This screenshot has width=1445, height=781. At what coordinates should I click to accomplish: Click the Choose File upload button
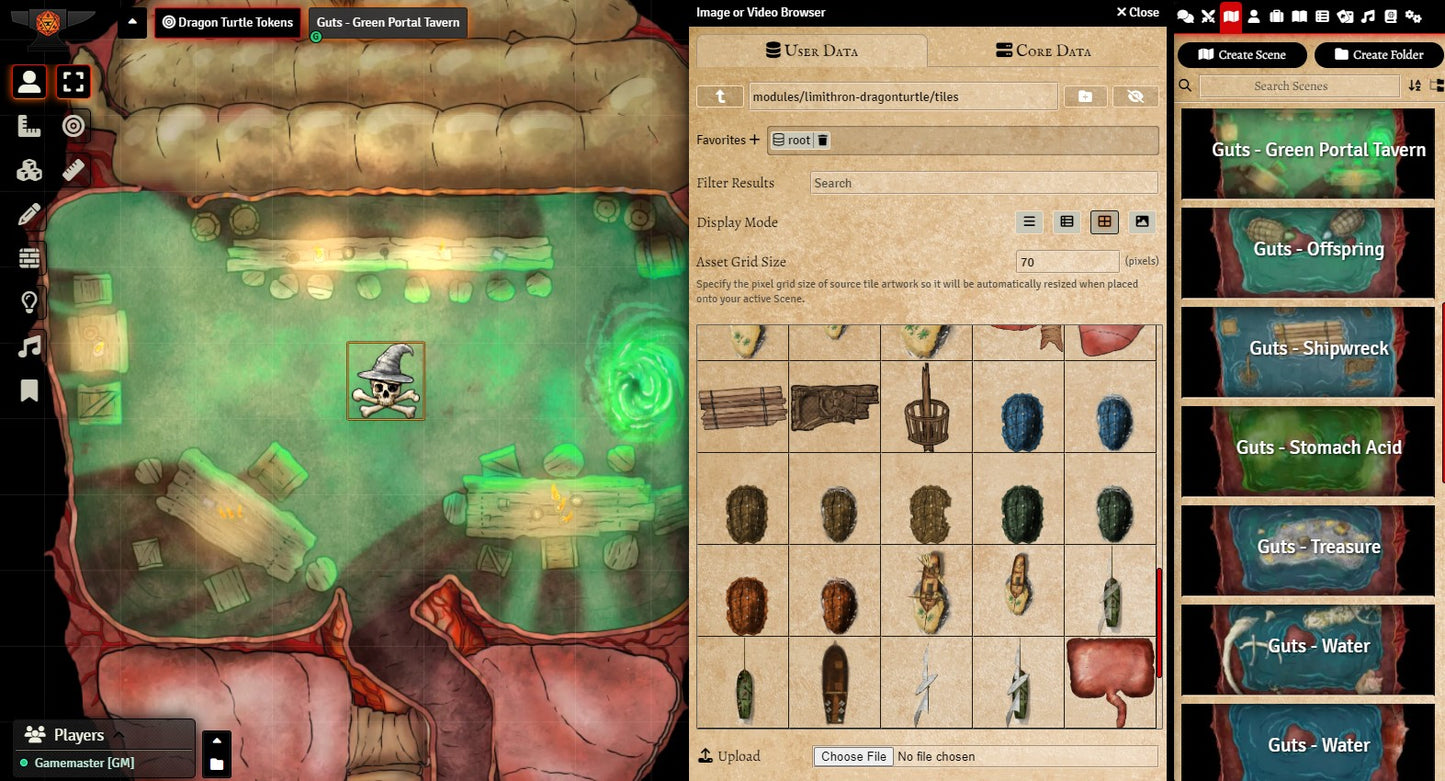click(x=853, y=756)
